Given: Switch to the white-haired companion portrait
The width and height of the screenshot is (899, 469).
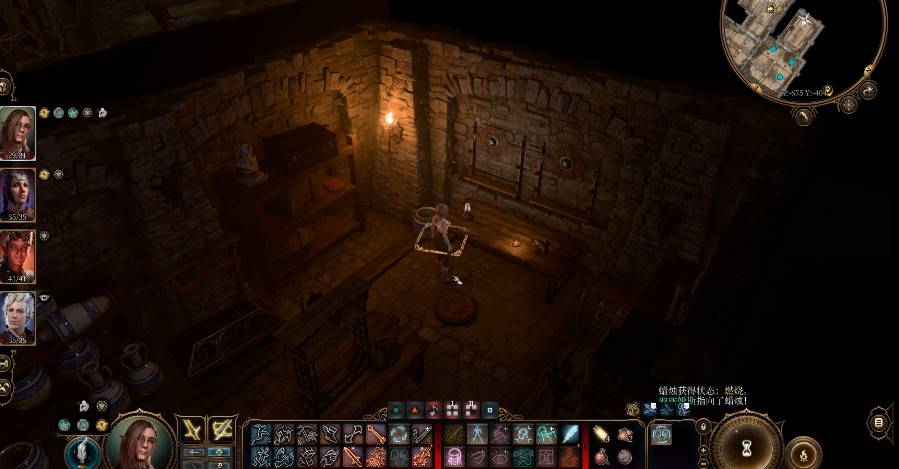Looking at the screenshot, I should point(18,316).
